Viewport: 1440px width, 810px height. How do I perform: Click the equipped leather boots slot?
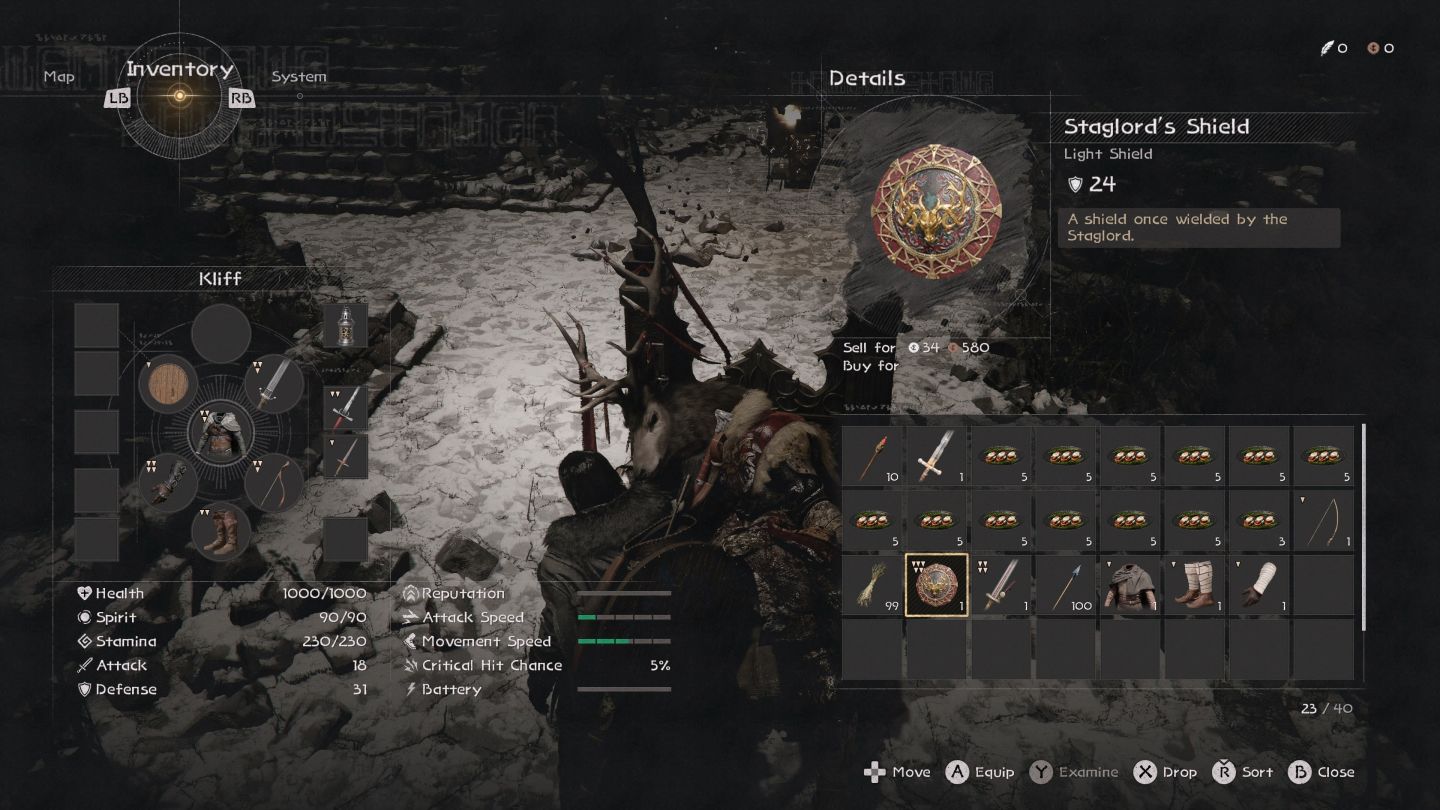[x=221, y=530]
